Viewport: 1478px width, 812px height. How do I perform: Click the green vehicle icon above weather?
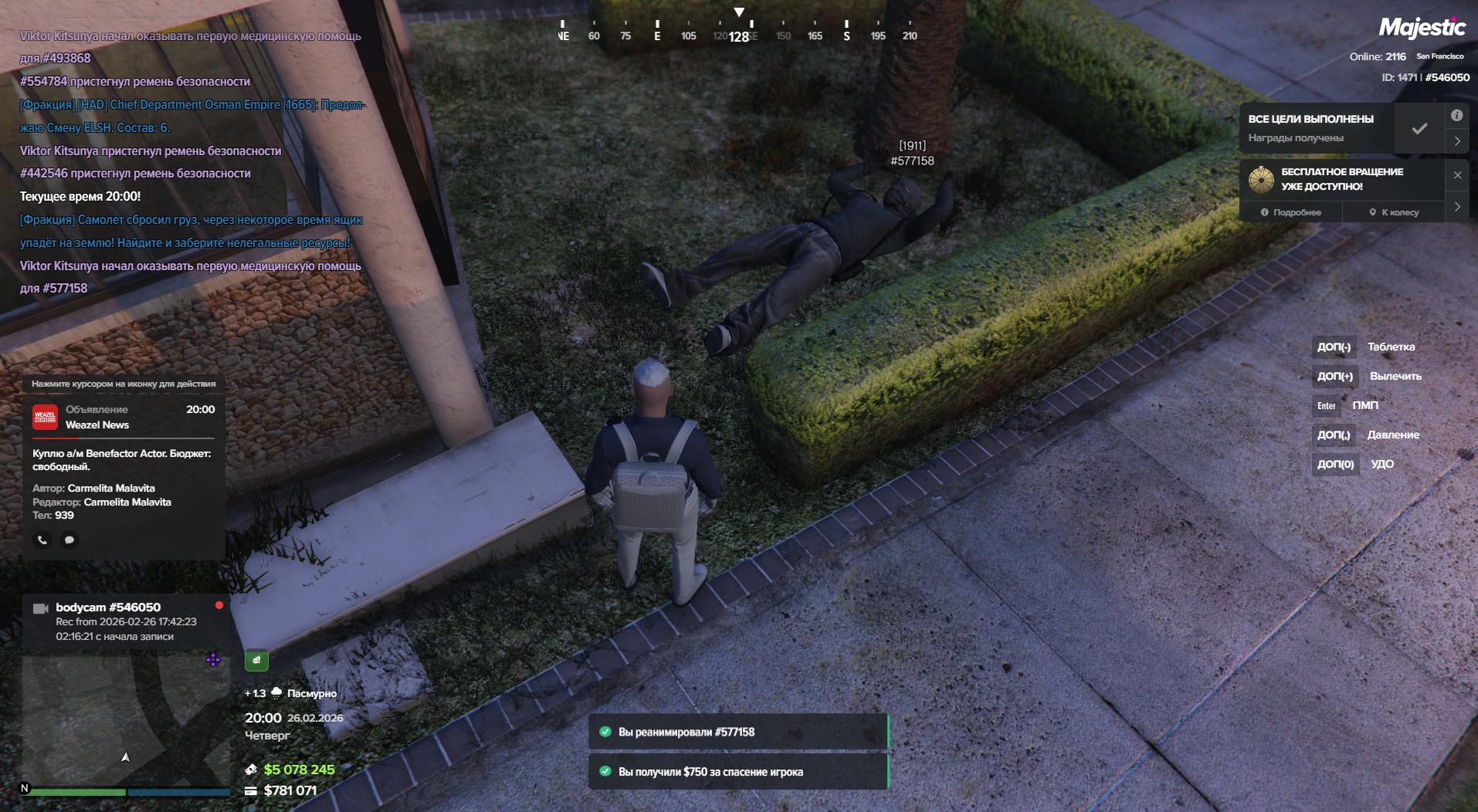pos(256,660)
